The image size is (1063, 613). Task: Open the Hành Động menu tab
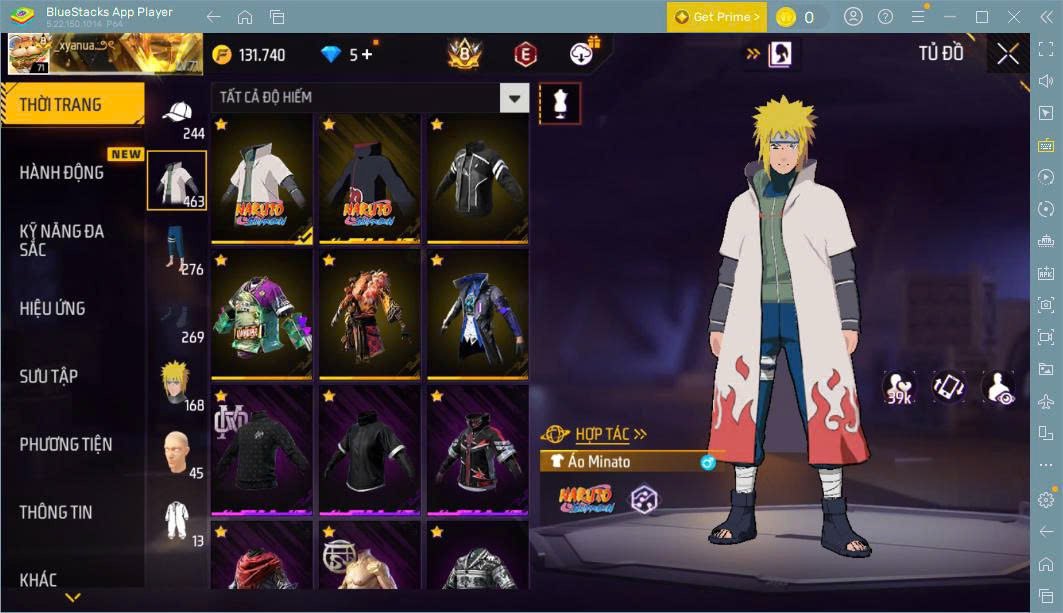pyautogui.click(x=62, y=173)
